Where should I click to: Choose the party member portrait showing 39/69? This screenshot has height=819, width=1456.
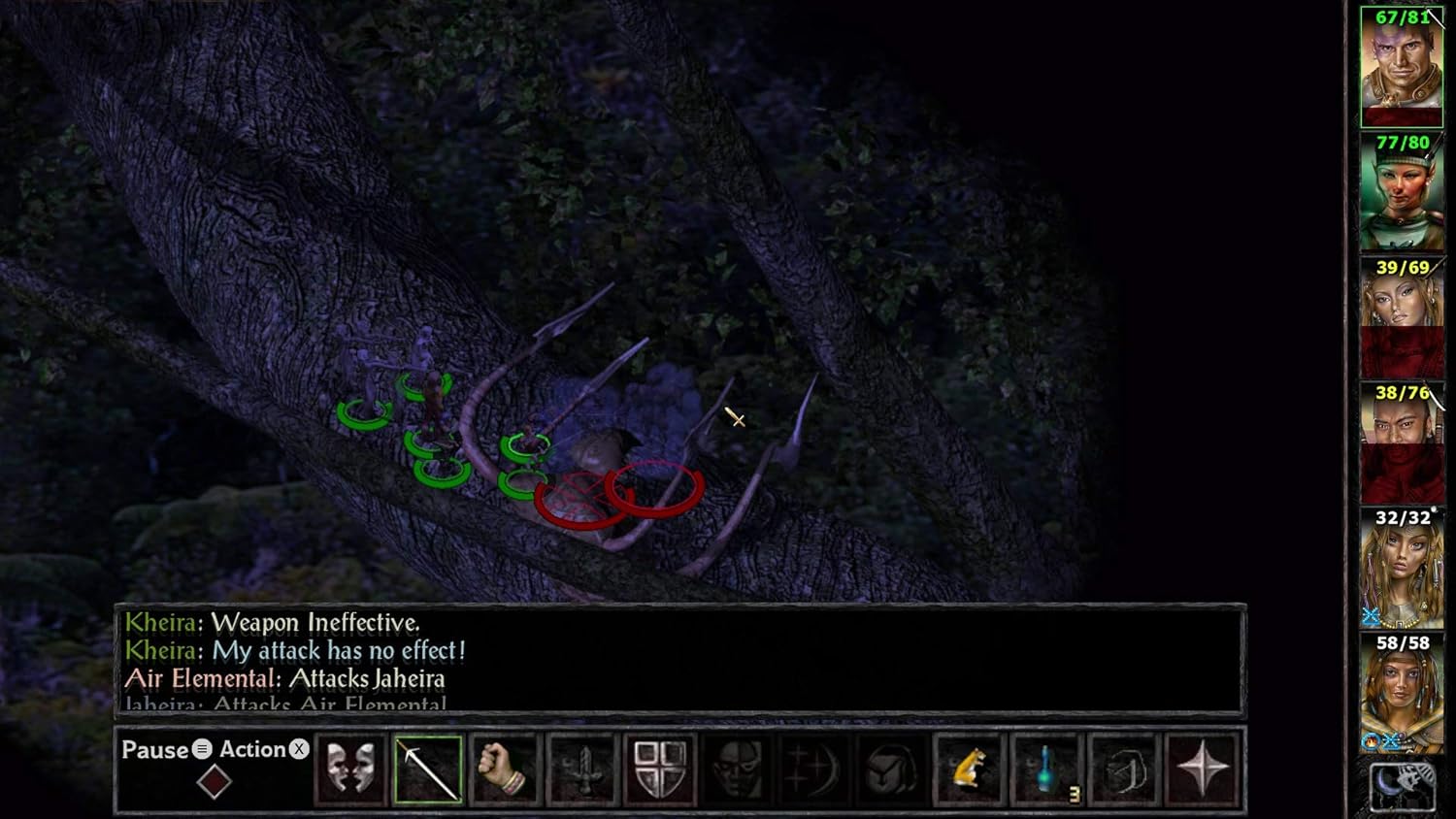(x=1402, y=317)
